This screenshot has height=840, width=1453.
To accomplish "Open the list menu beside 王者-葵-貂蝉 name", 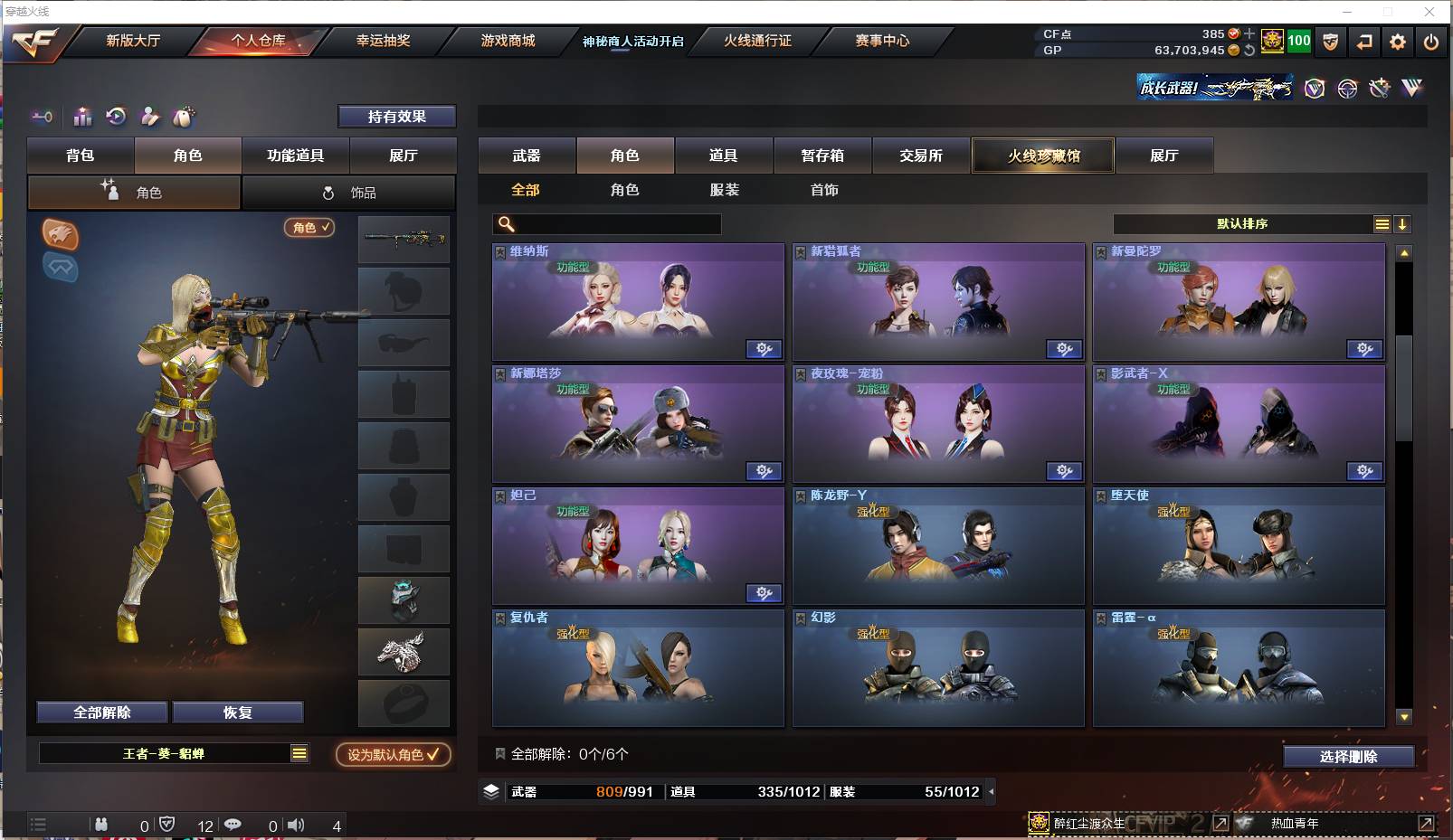I will click(x=297, y=752).
